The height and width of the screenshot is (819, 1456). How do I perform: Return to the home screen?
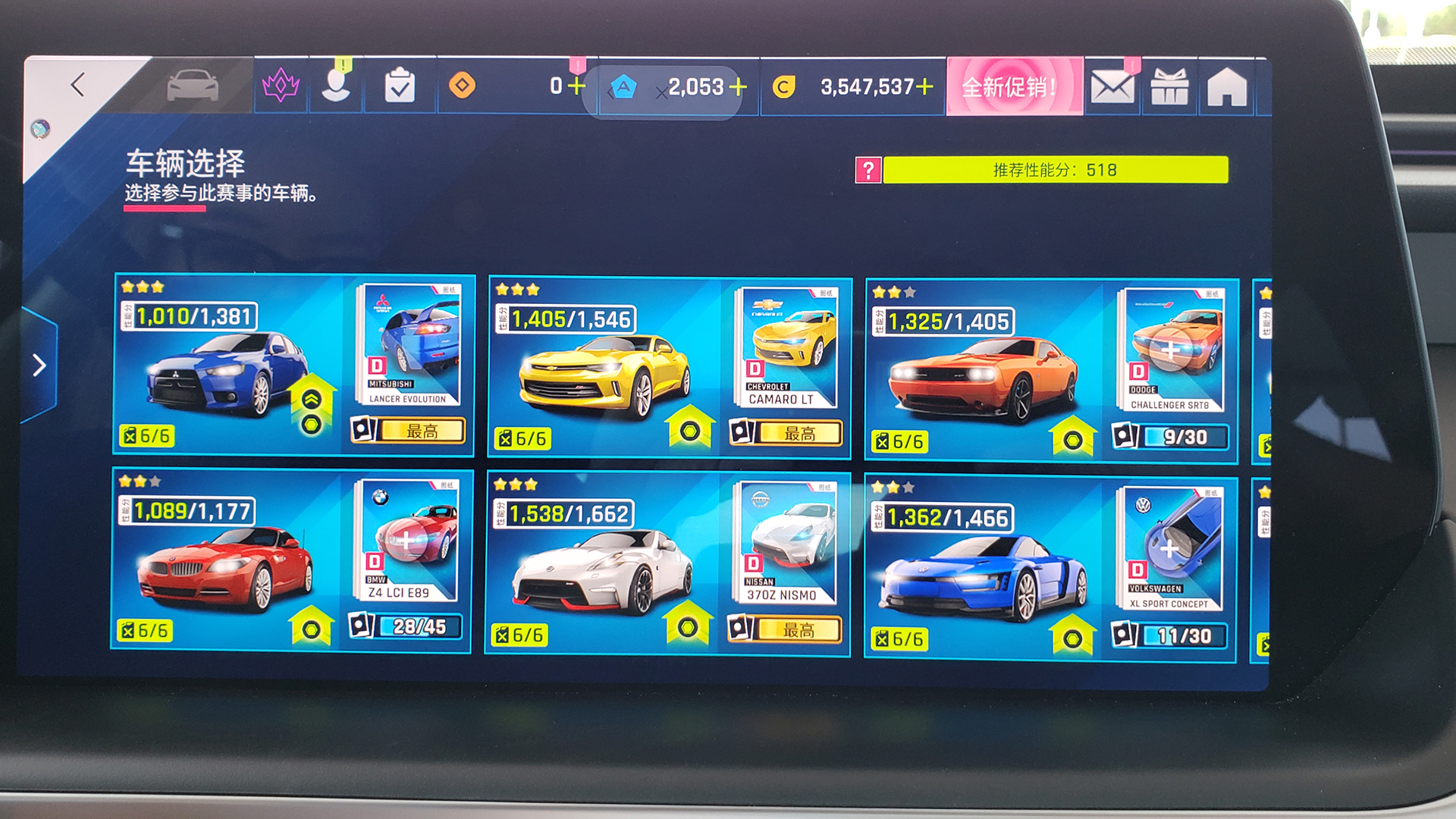[x=1227, y=88]
